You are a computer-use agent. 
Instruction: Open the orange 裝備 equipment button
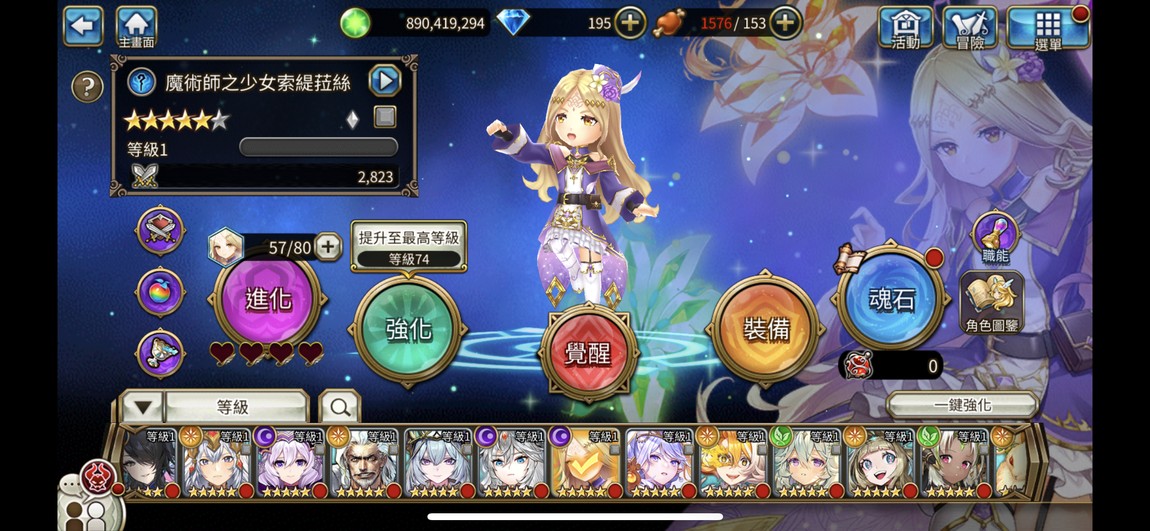[x=766, y=328]
